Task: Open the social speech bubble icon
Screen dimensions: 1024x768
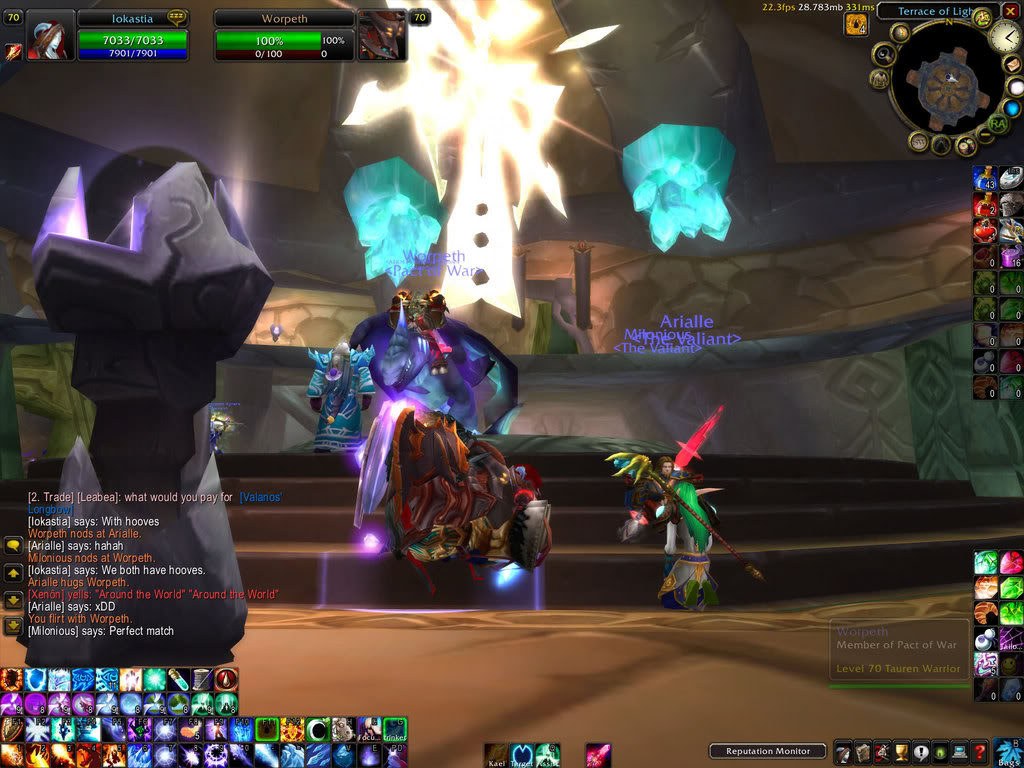Action: click(920, 752)
